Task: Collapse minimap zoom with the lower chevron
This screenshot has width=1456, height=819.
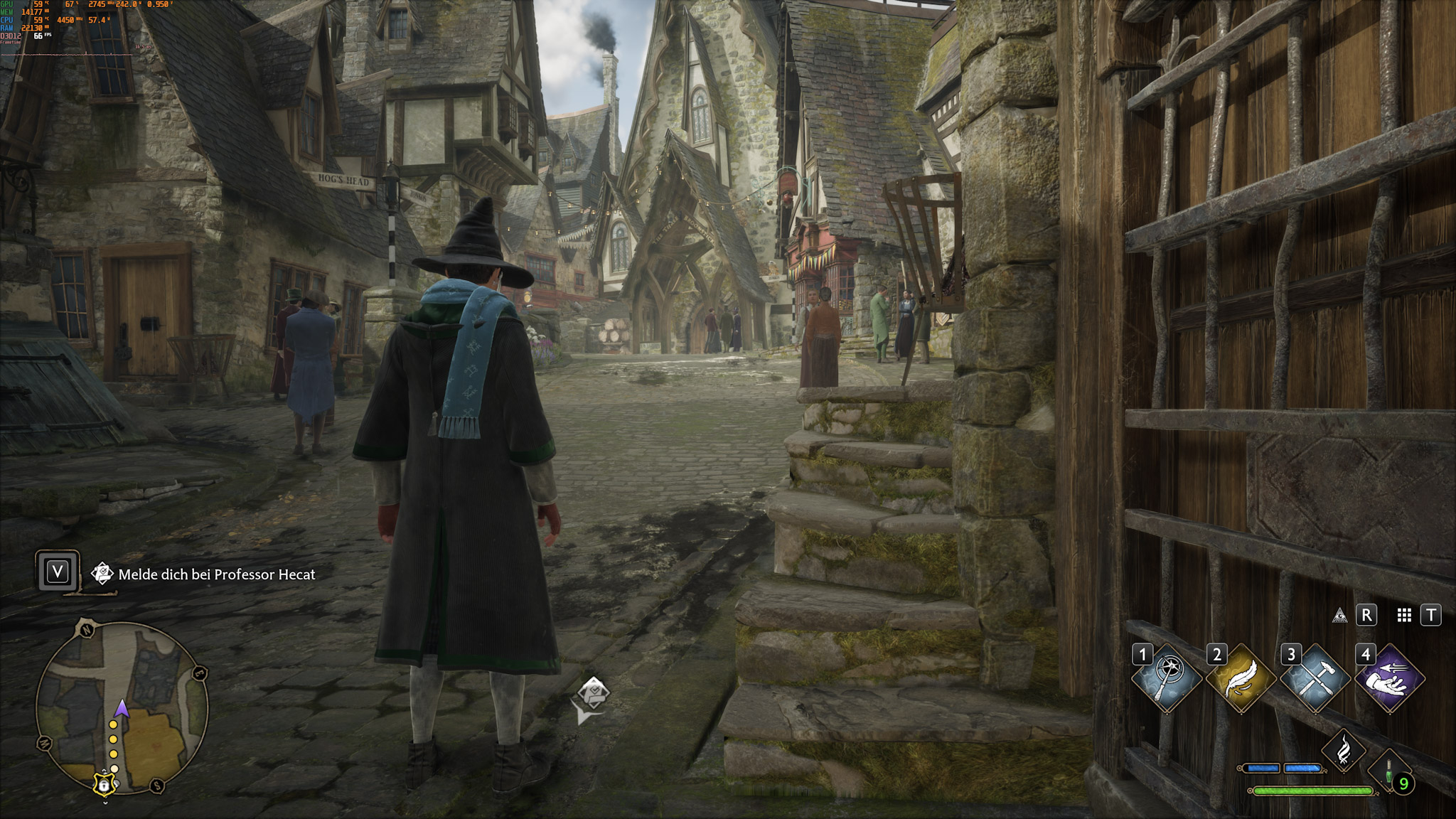Action: tap(105, 803)
